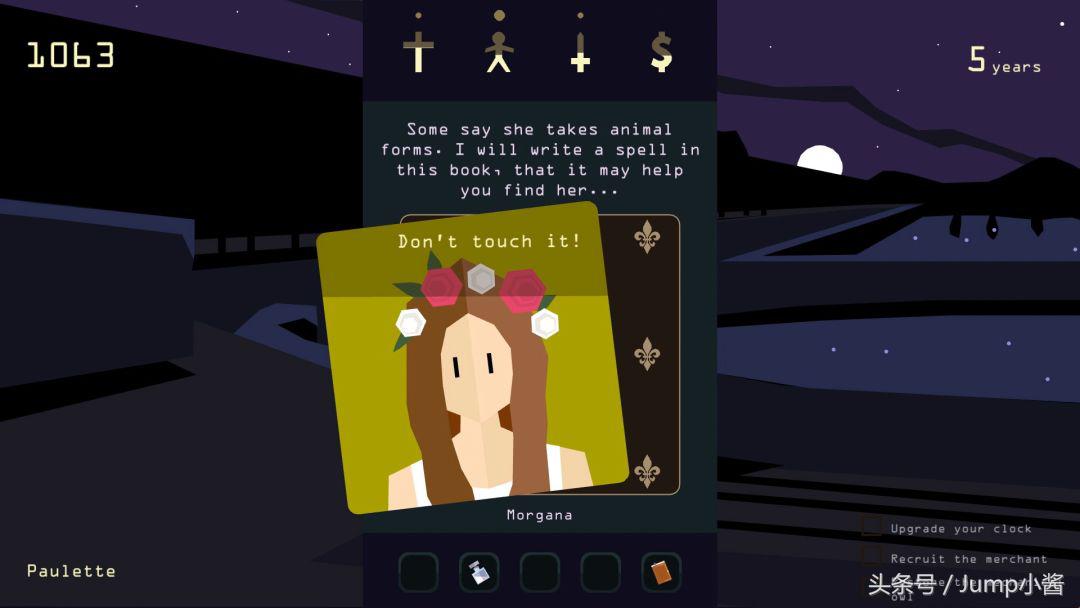Click the dollar treasury stat icon

pyautogui.click(x=661, y=50)
